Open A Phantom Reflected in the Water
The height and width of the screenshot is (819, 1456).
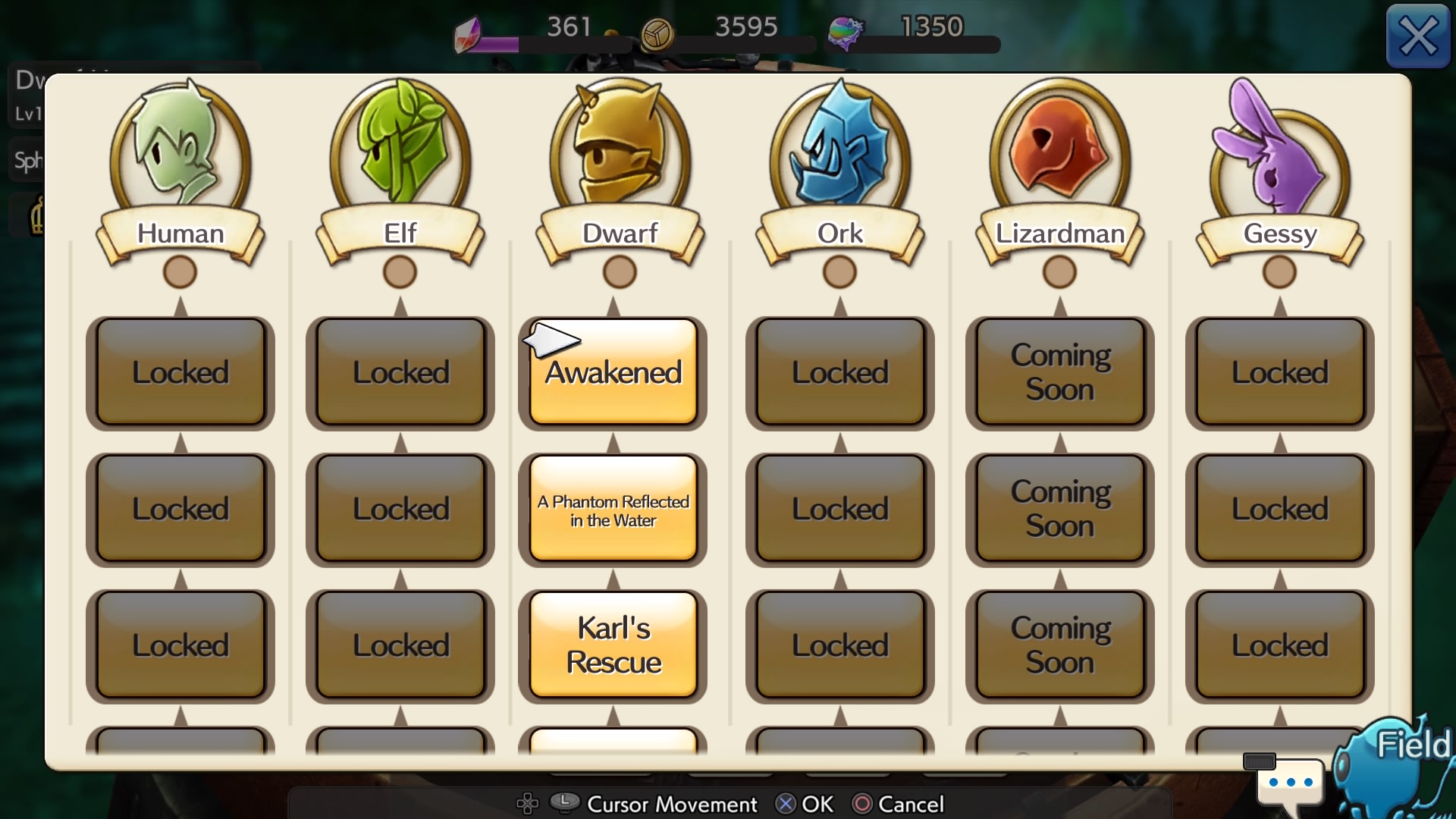tap(613, 509)
